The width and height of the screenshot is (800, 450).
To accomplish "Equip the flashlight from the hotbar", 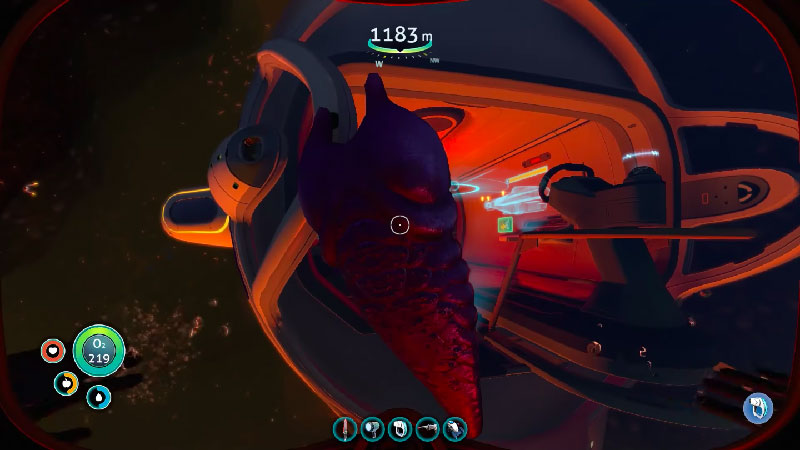I will point(372,429).
